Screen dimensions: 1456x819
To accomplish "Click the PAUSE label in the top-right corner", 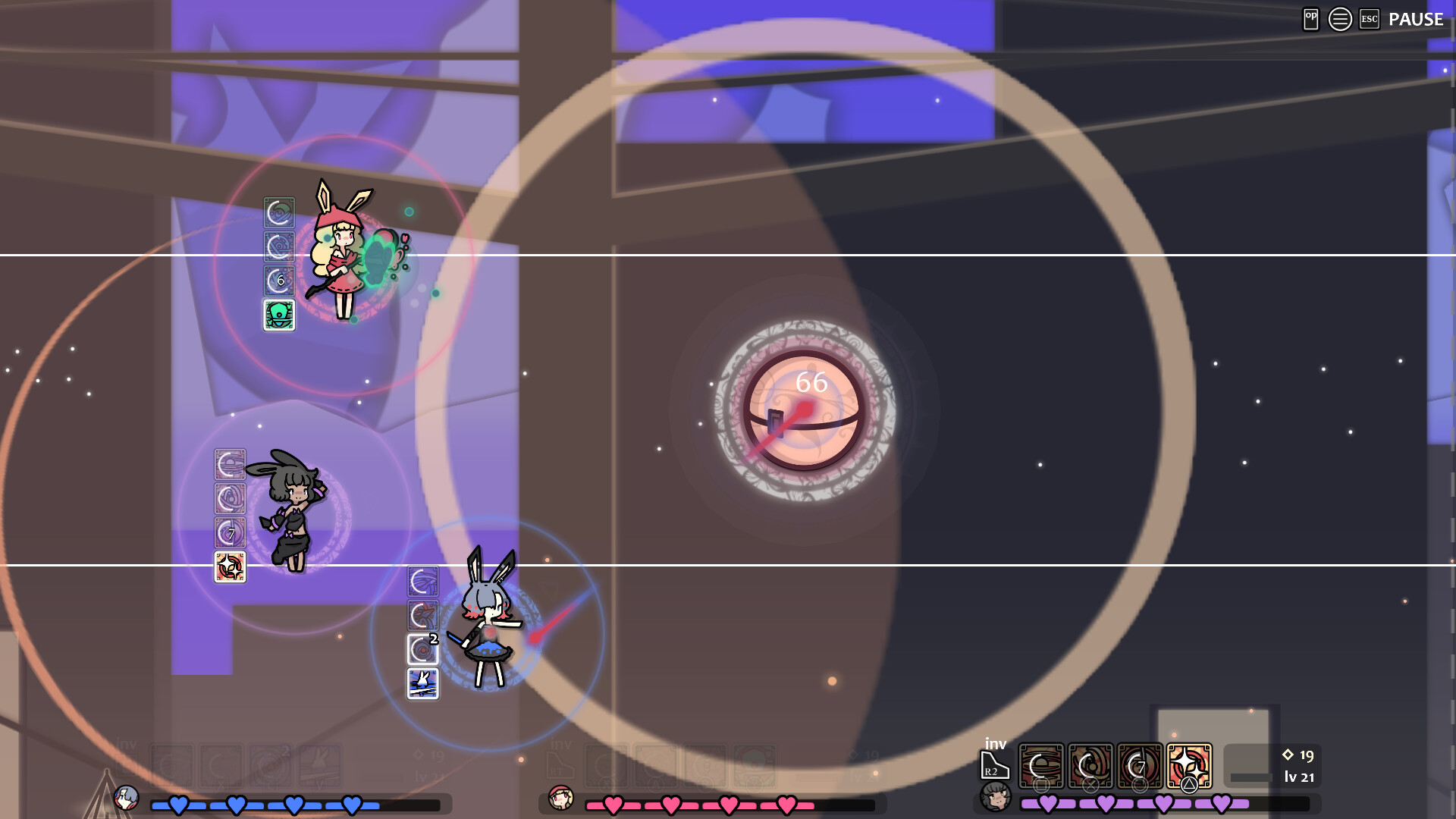I will (x=1415, y=20).
